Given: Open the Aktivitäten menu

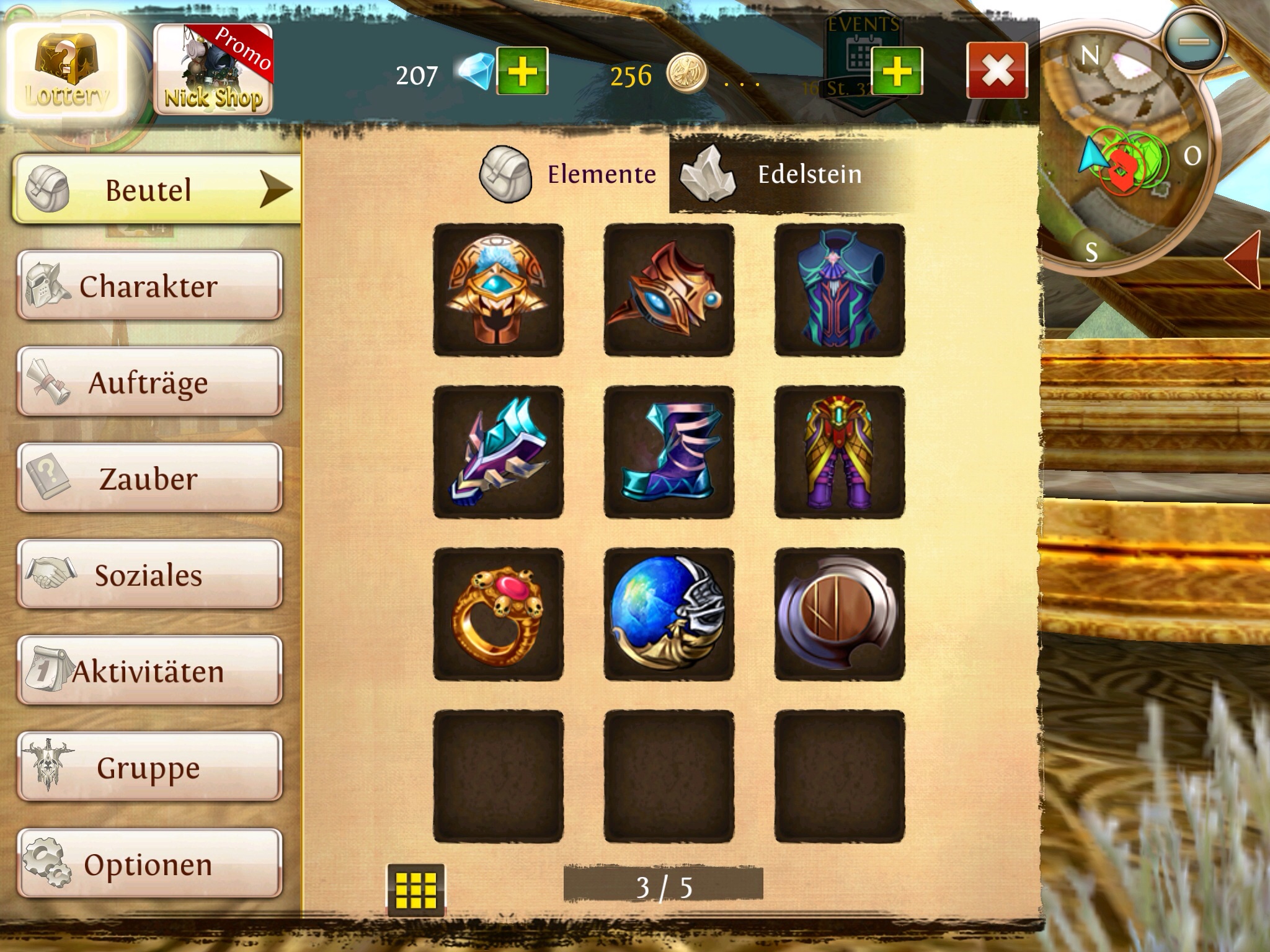Looking at the screenshot, I should (x=149, y=671).
